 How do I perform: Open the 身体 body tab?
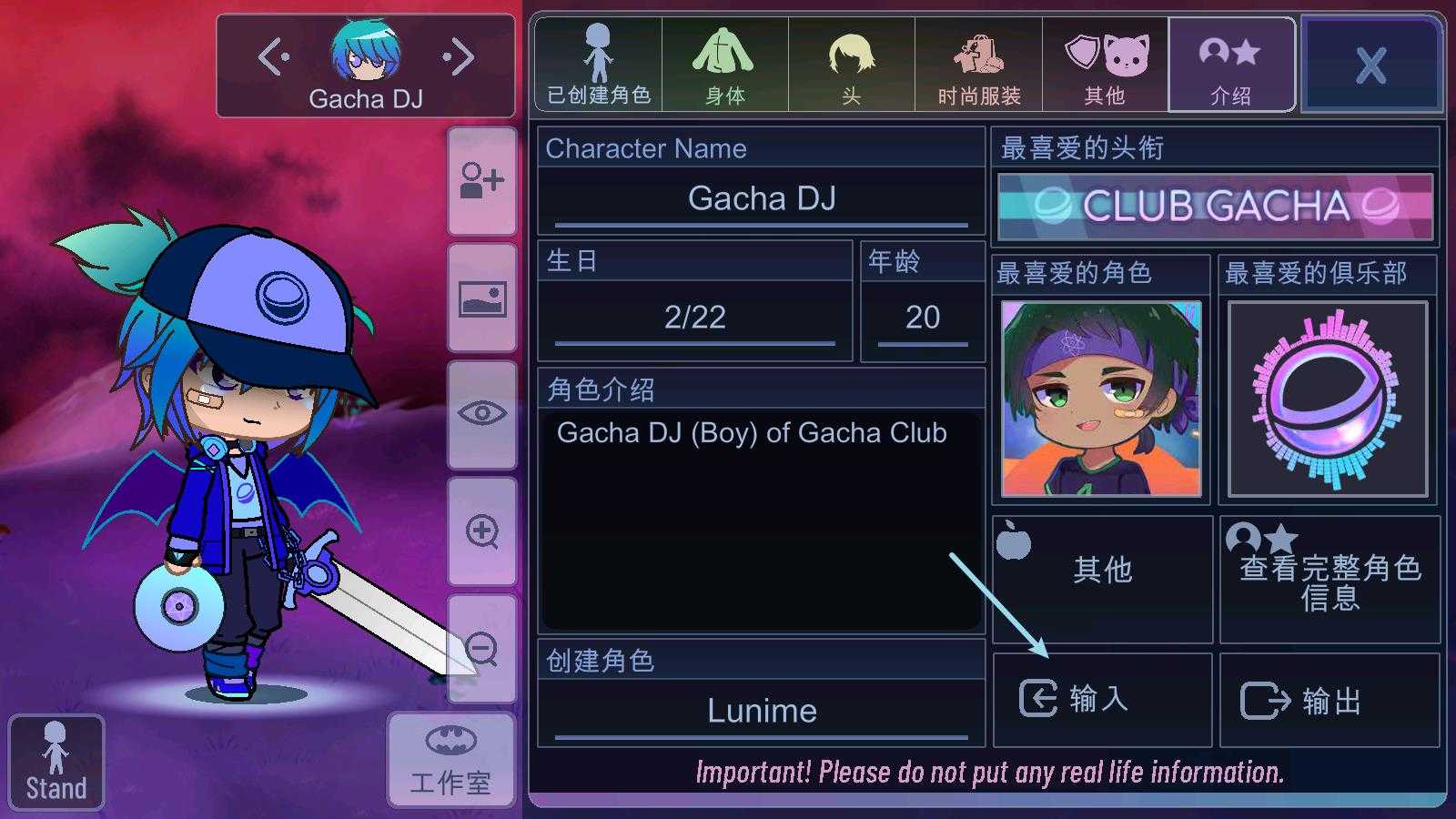tap(724, 65)
